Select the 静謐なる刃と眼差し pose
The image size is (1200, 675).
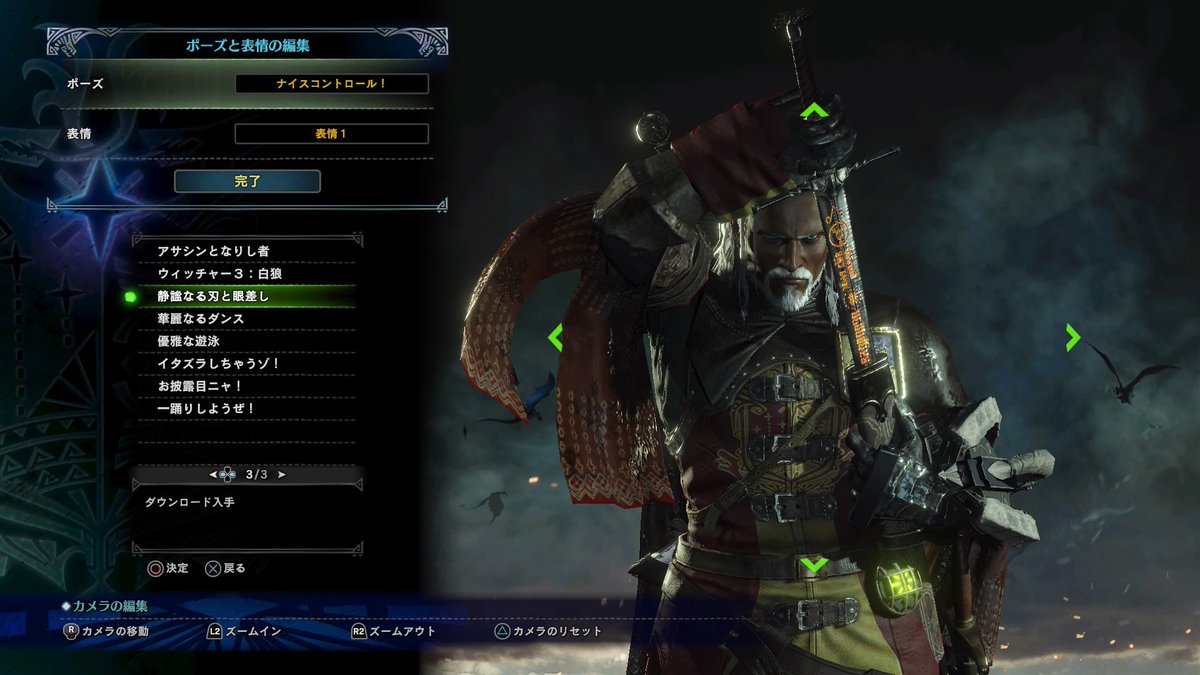(214, 296)
